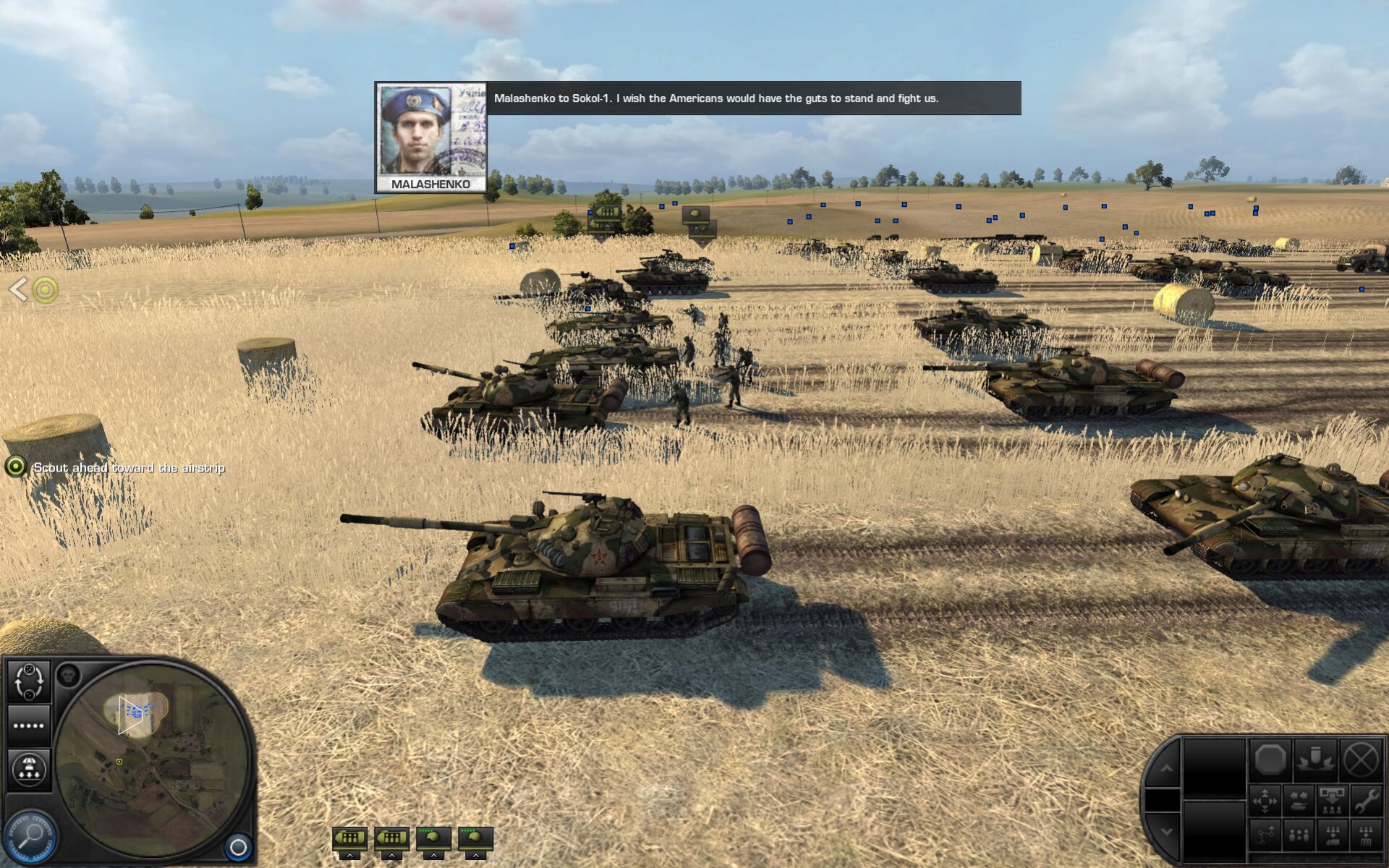Choose the bombardment shell command icon
The image size is (1389, 868).
click(x=1315, y=760)
